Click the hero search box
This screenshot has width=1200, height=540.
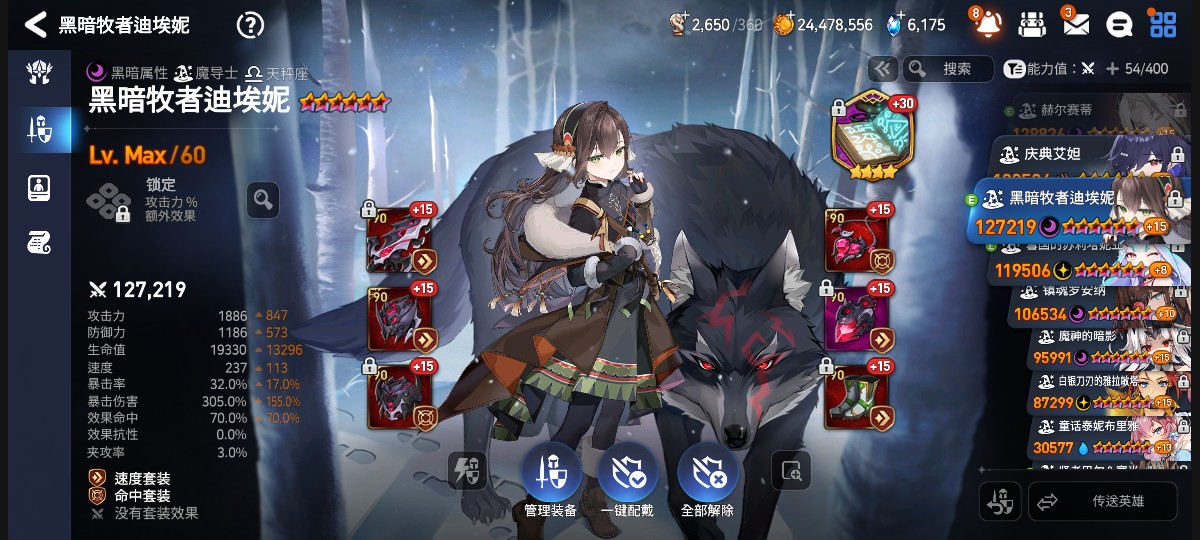(x=948, y=69)
